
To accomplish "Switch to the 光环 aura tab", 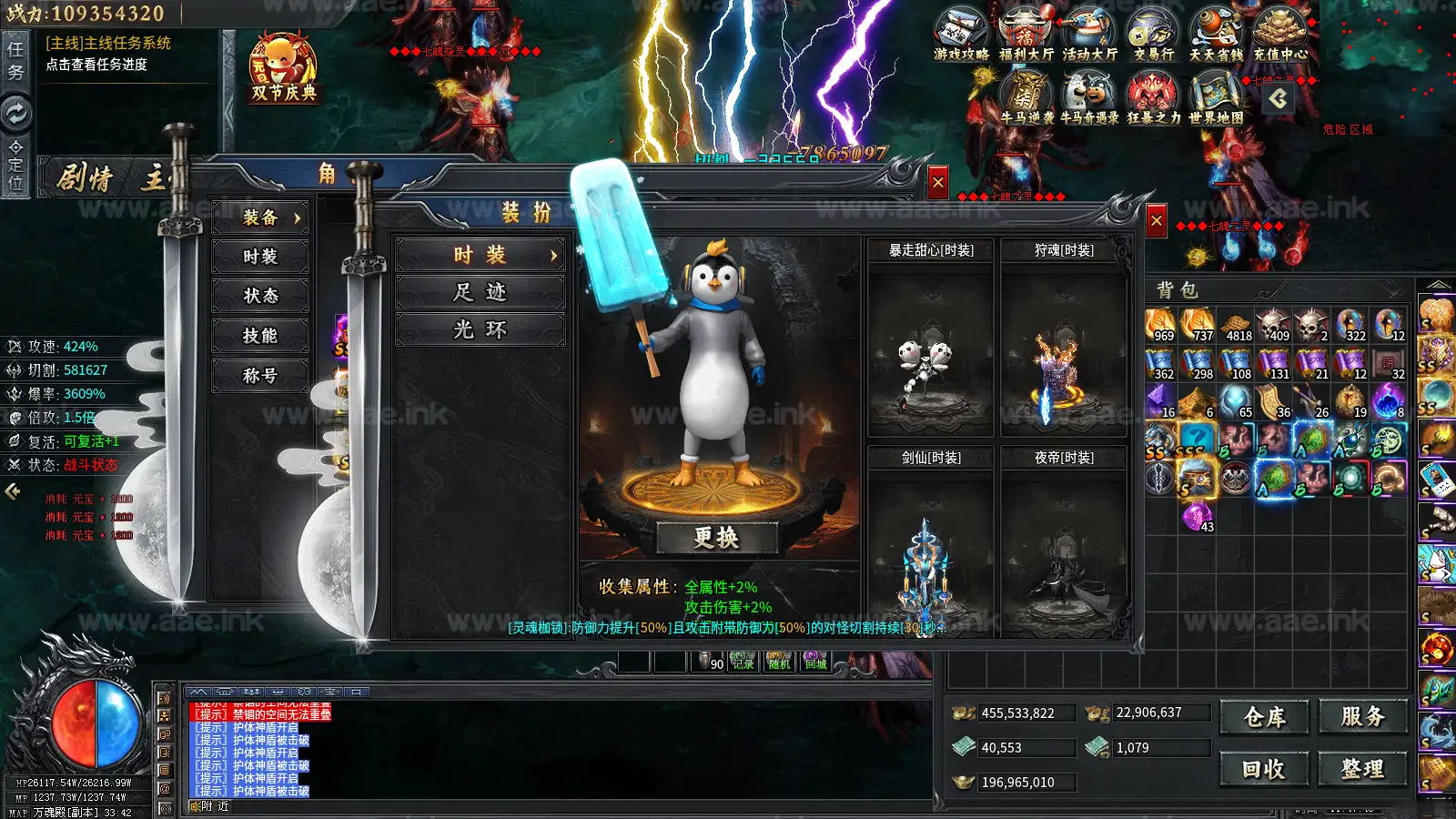I will pyautogui.click(x=480, y=329).
